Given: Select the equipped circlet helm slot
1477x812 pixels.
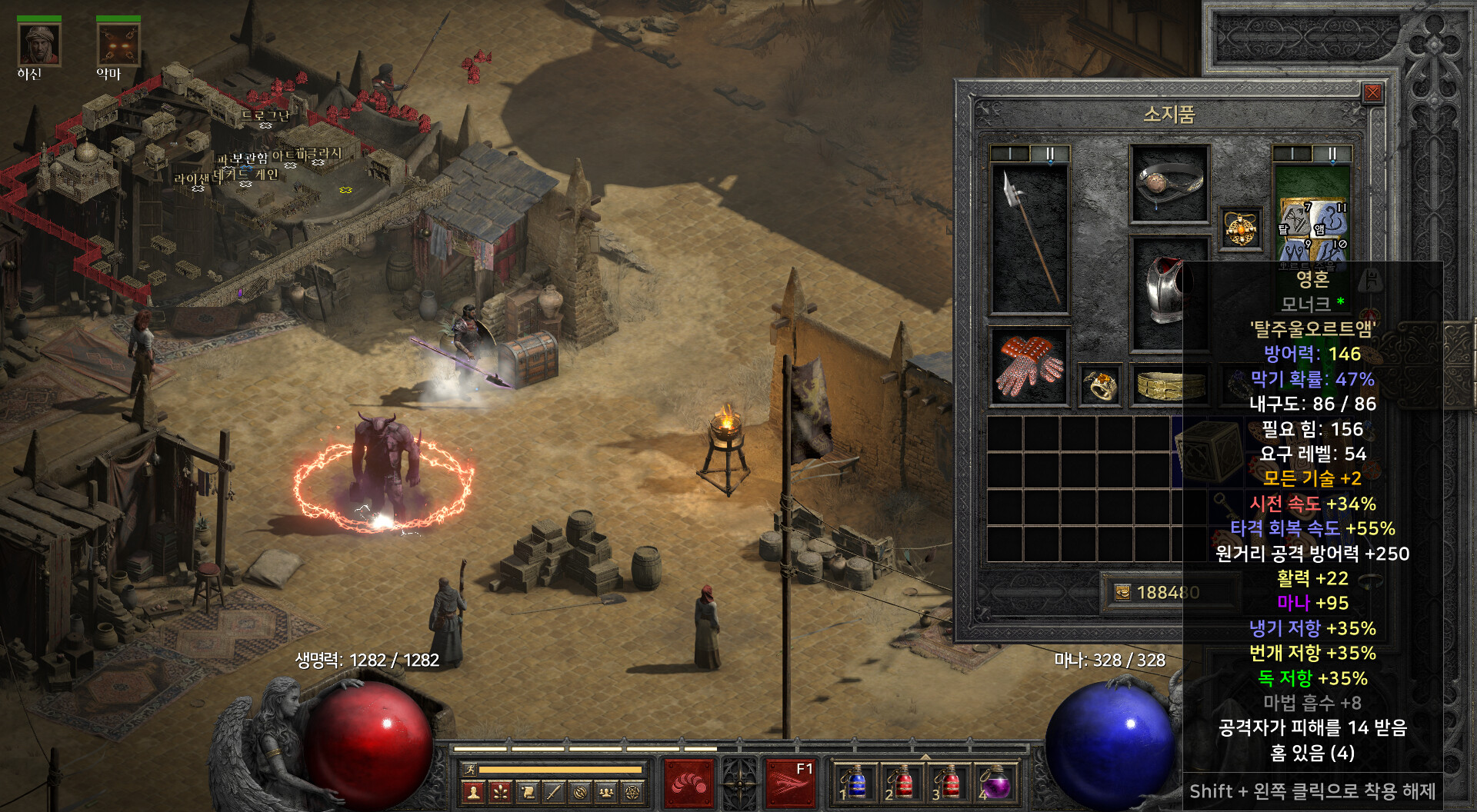Looking at the screenshot, I should (x=1169, y=184).
